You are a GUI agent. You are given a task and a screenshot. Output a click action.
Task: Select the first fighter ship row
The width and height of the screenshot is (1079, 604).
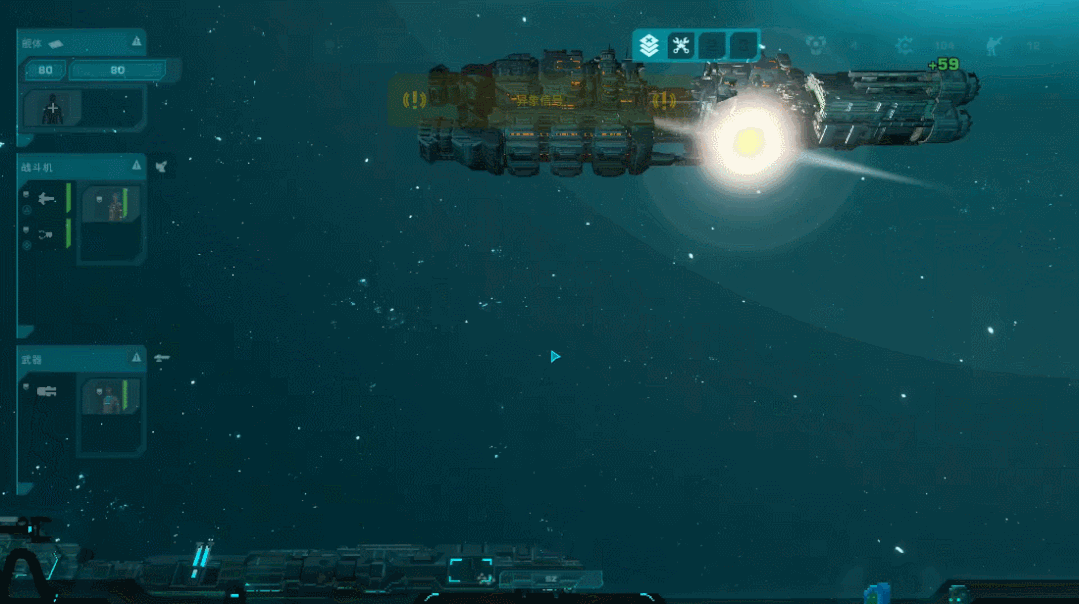pos(45,199)
